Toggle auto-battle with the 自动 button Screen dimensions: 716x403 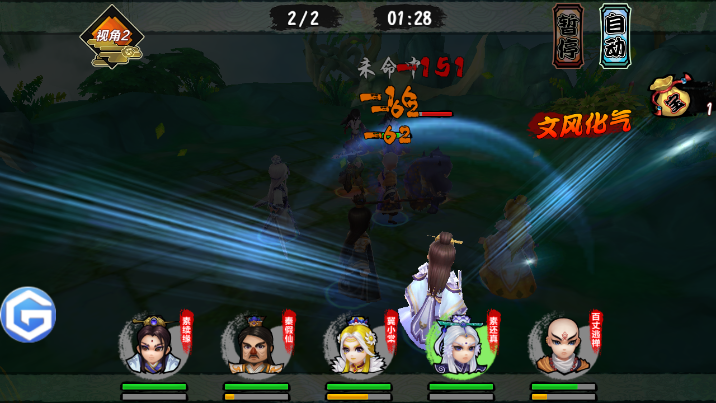pyautogui.click(x=615, y=36)
